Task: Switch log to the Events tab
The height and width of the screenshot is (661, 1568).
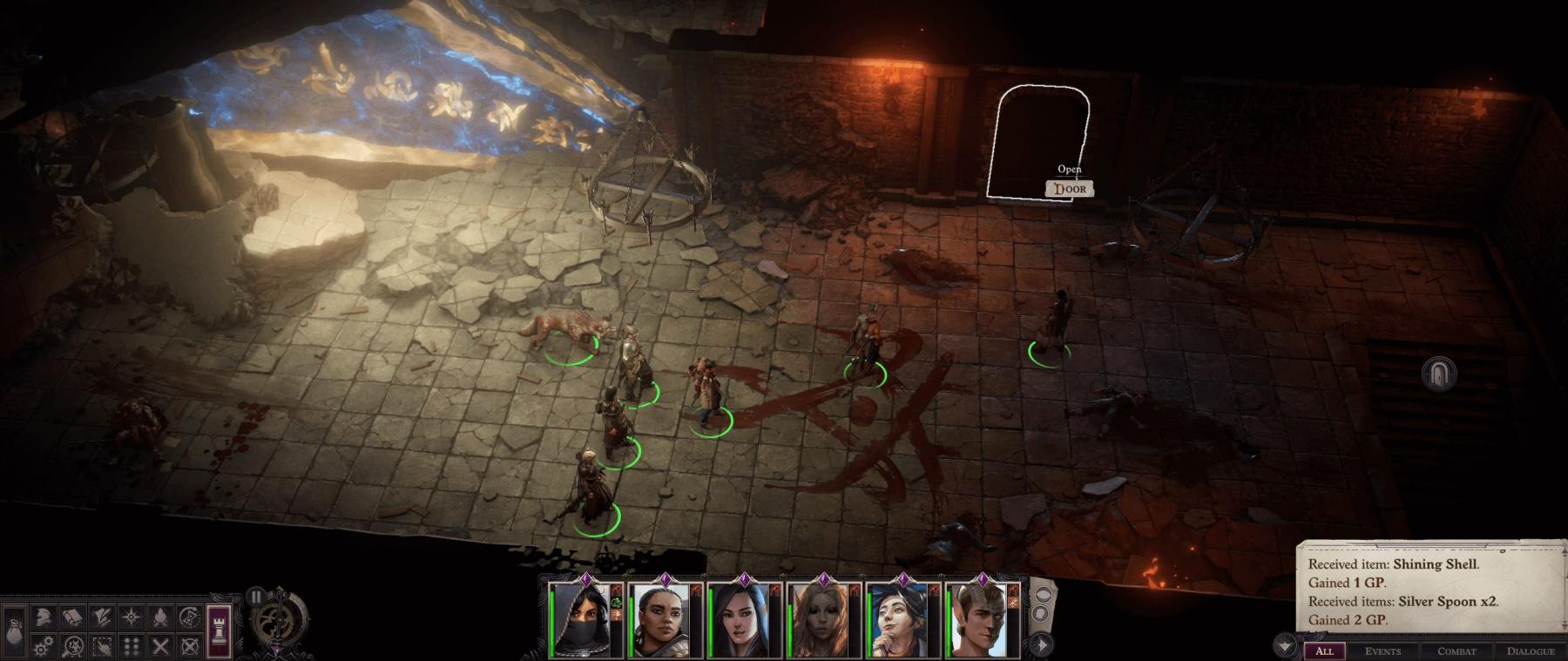Action: [x=1382, y=651]
